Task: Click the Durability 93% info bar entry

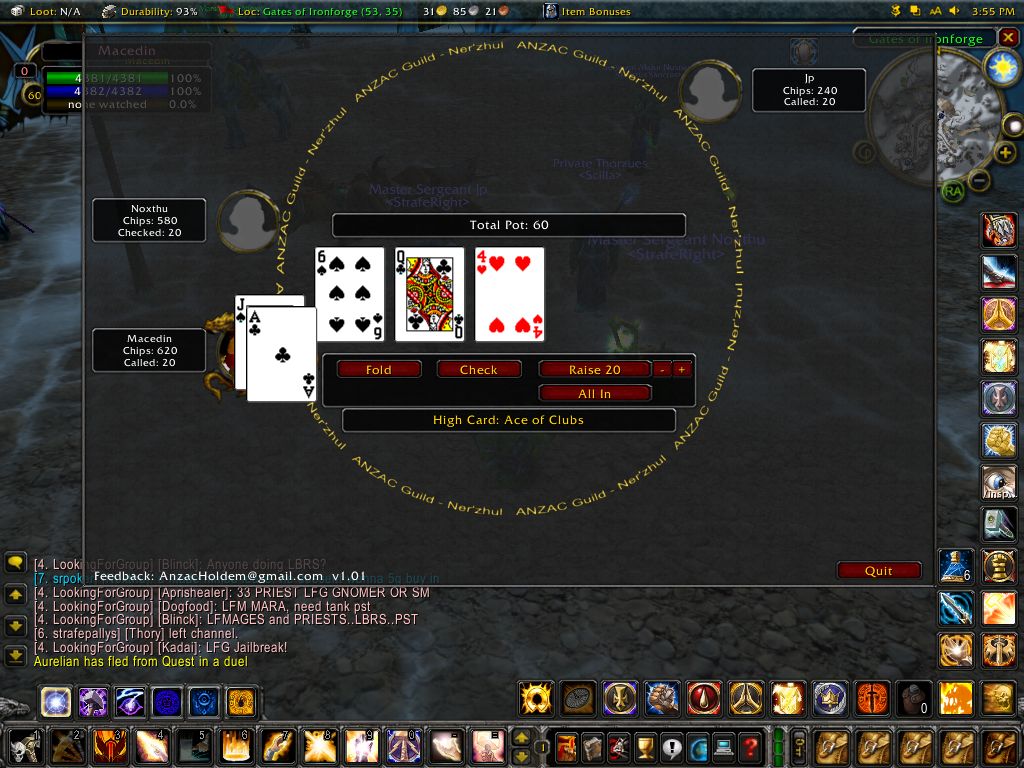Action: 150,11
